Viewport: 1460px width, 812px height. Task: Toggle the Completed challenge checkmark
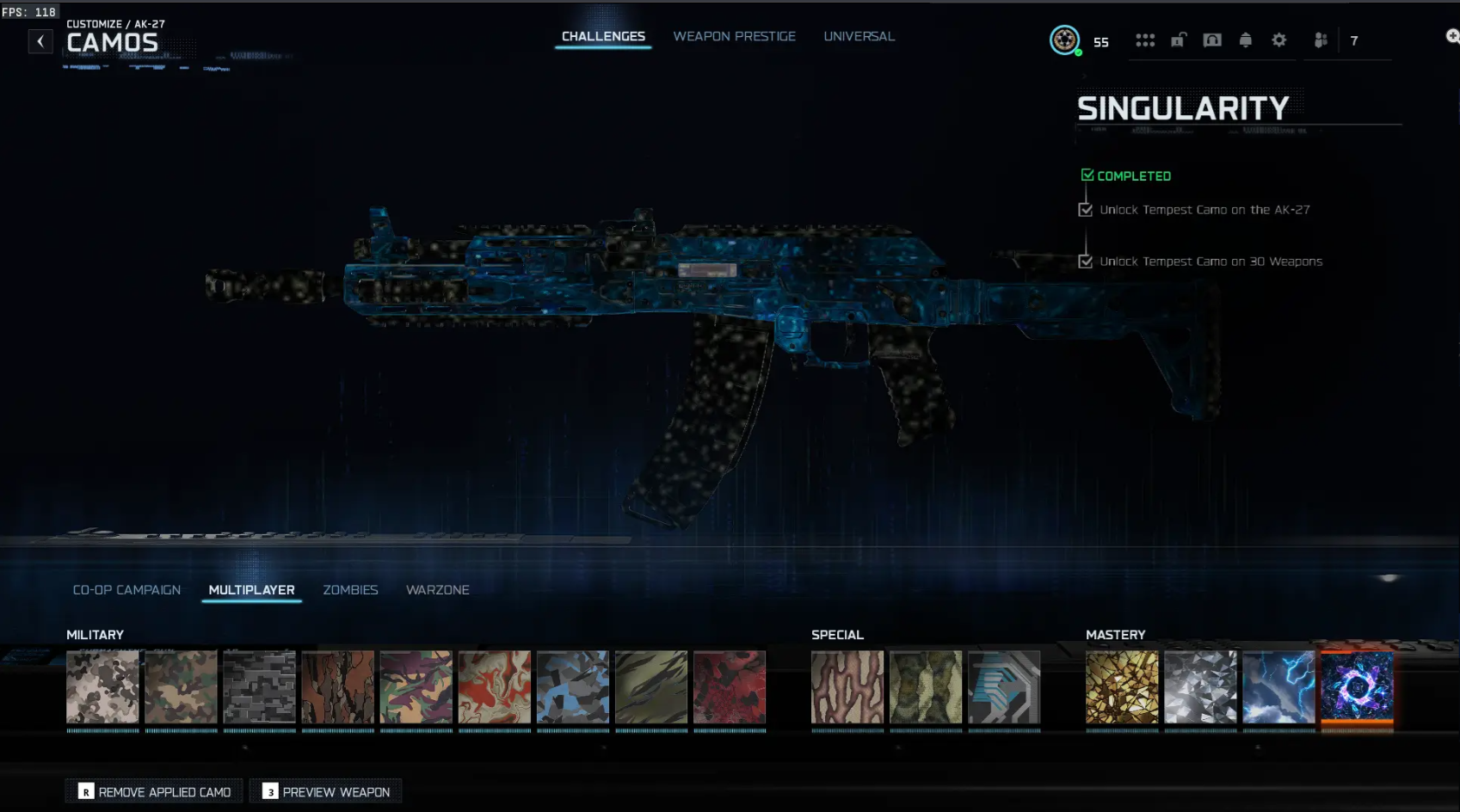click(1087, 174)
